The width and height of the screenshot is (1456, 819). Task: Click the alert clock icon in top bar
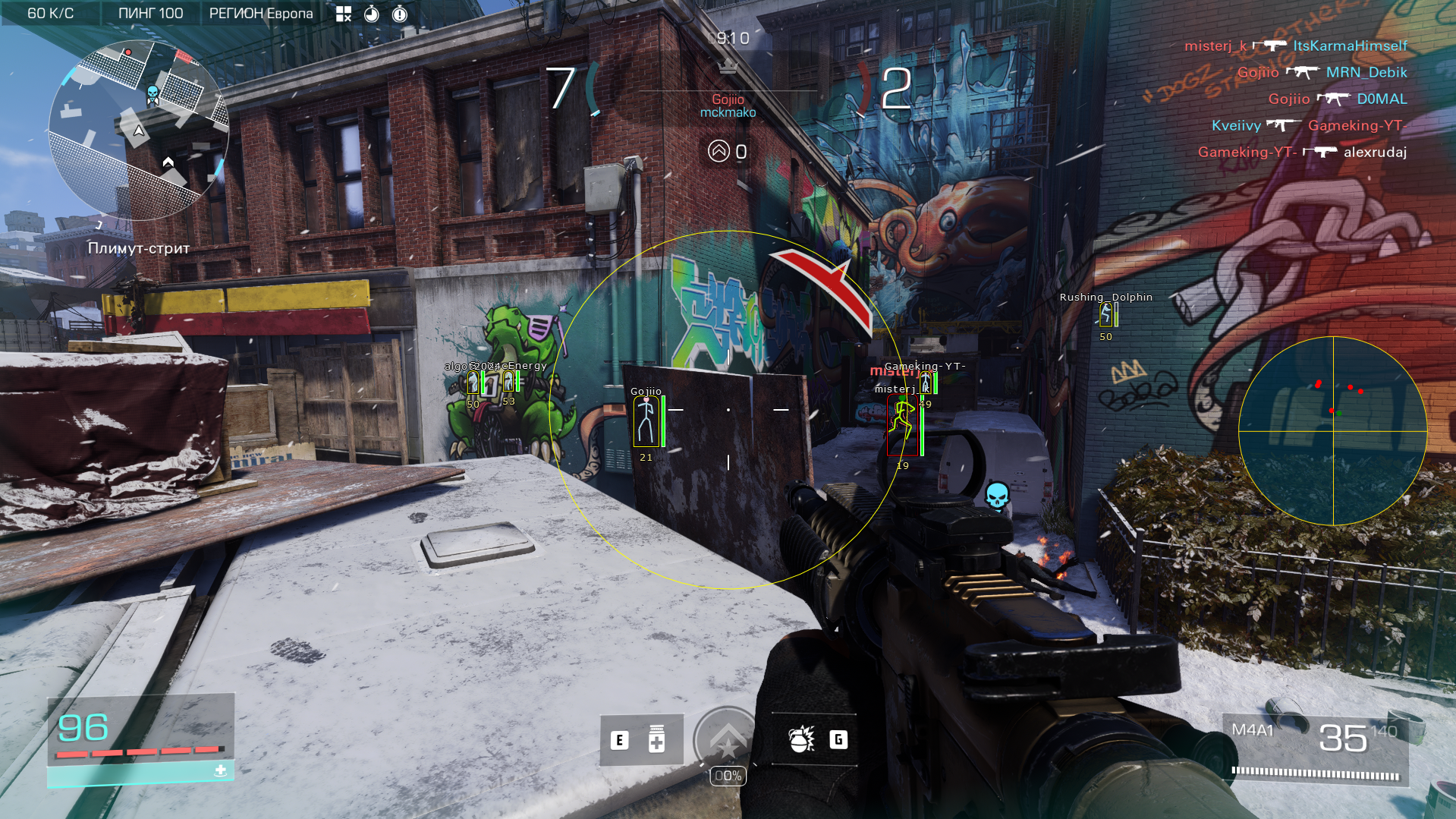click(x=400, y=14)
